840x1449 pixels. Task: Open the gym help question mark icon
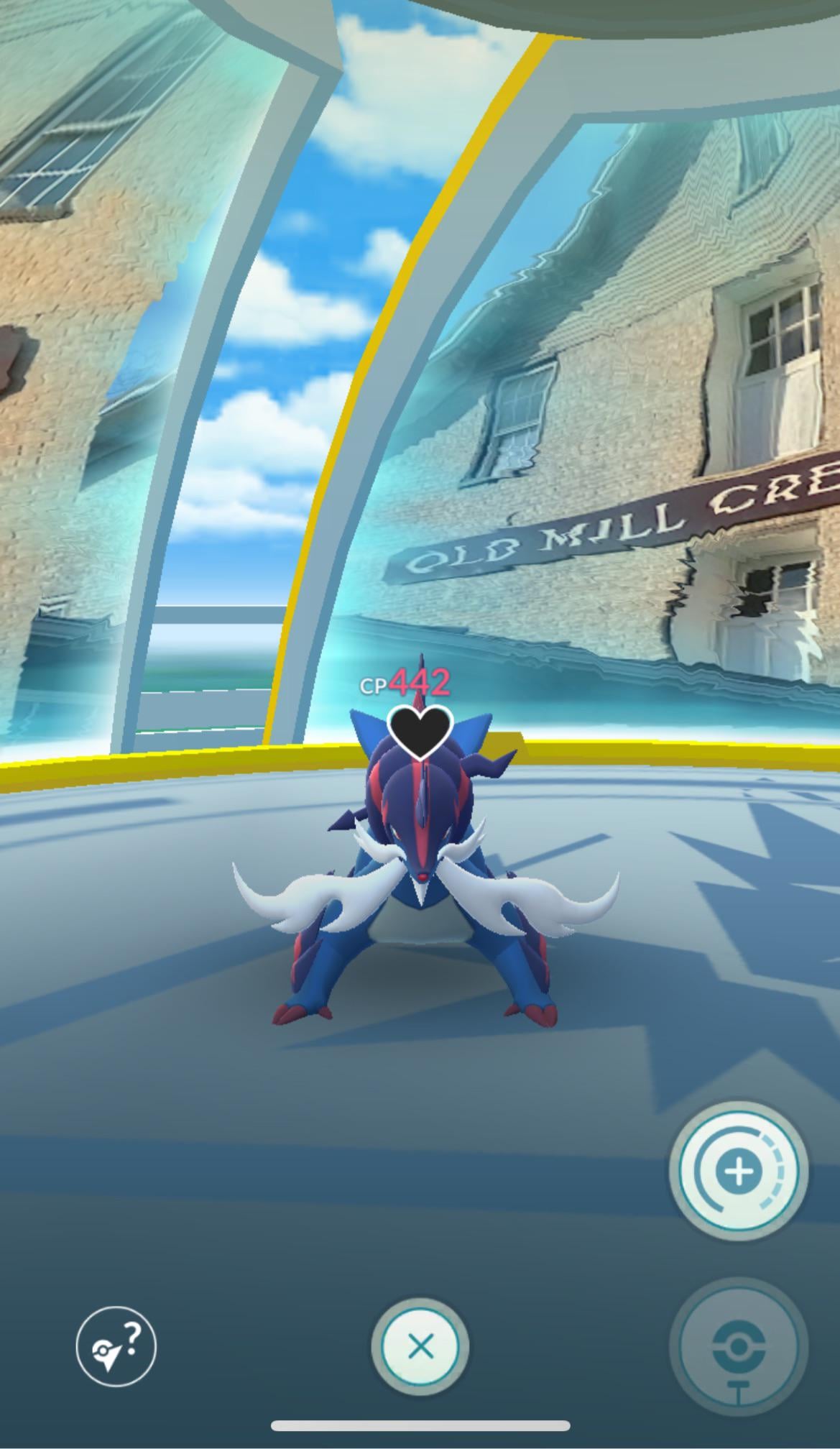(x=116, y=1345)
